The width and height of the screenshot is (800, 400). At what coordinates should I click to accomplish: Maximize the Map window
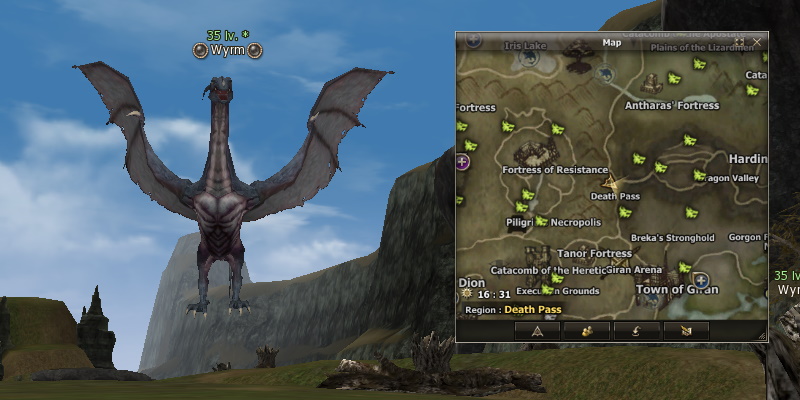(740, 42)
